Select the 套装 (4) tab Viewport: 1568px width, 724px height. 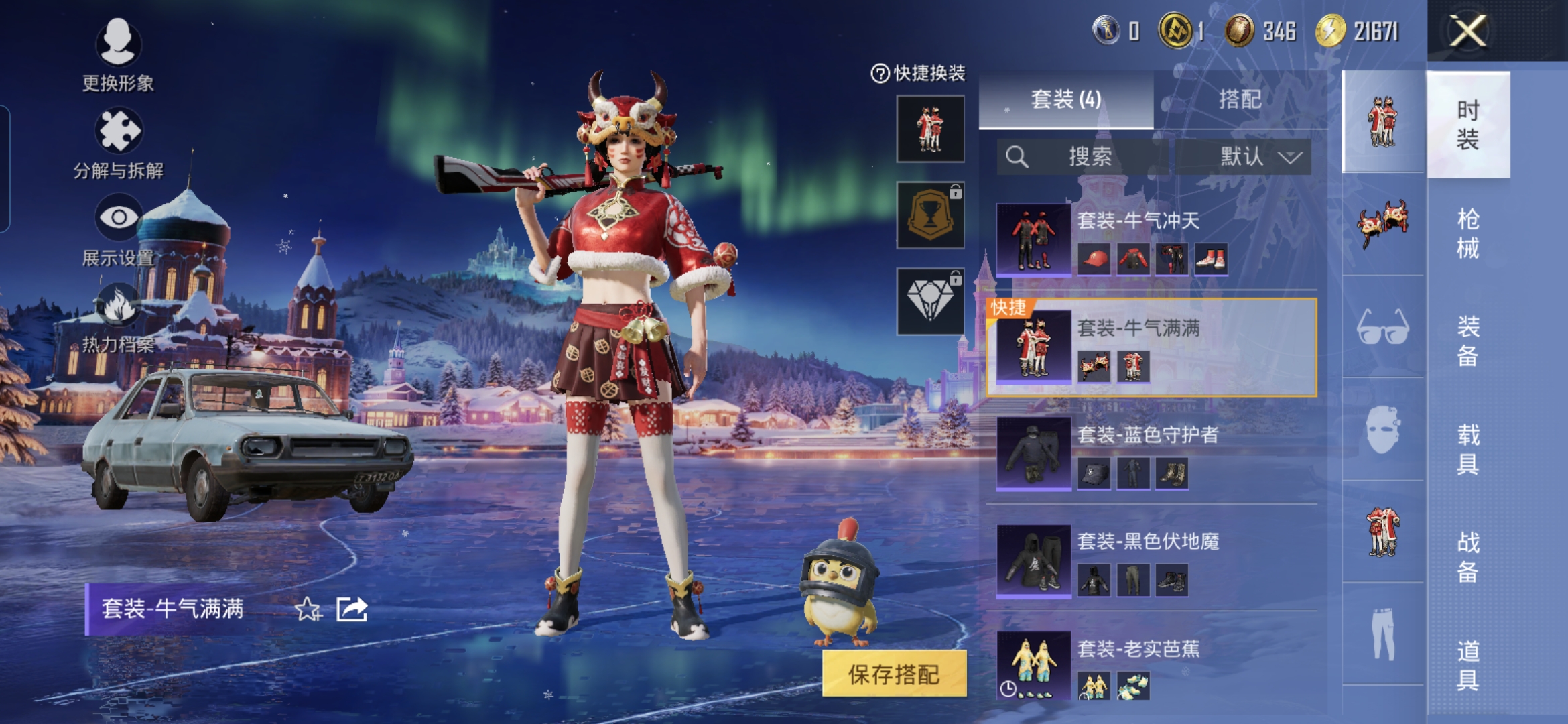[x=1065, y=100]
